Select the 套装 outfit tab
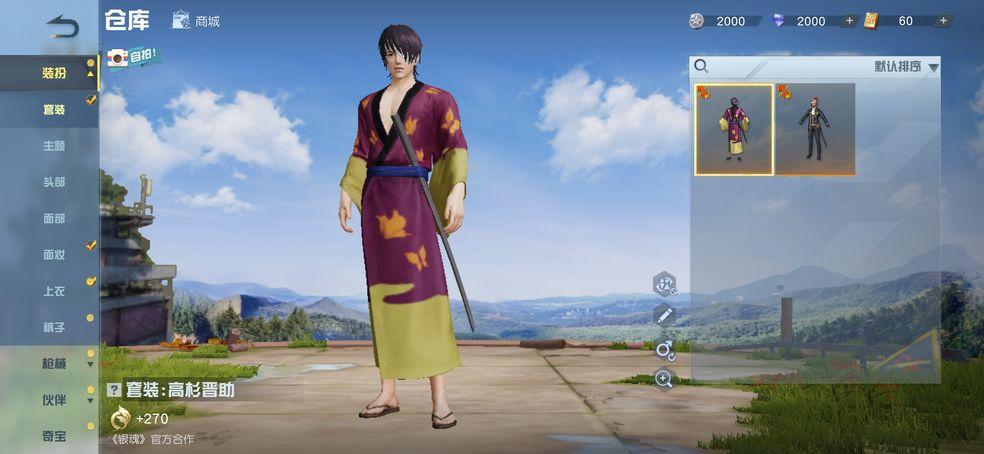 tap(53, 109)
